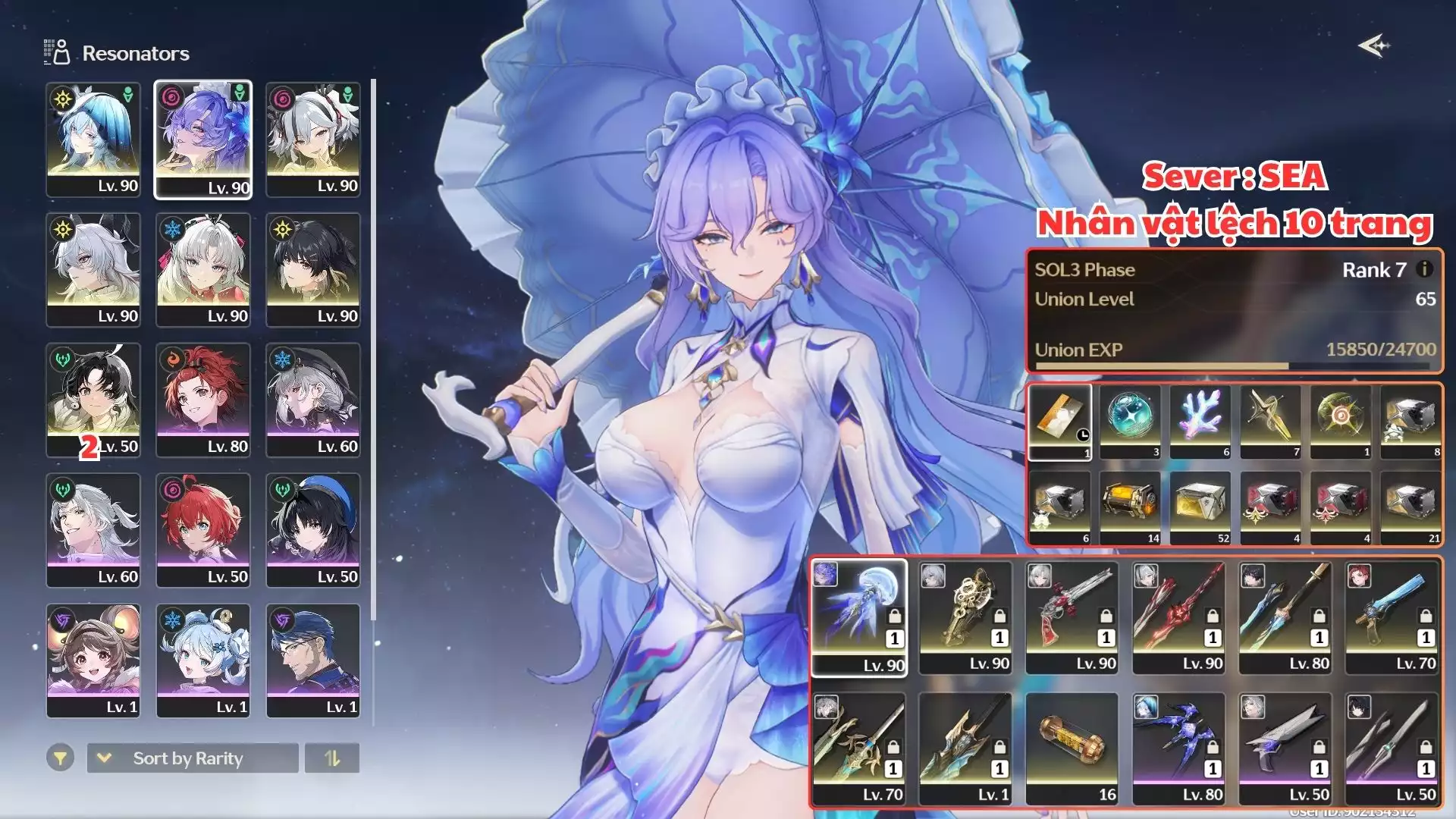The height and width of the screenshot is (819, 1456).
Task: Select the red sword weapon Lv. 90
Action: click(1178, 617)
